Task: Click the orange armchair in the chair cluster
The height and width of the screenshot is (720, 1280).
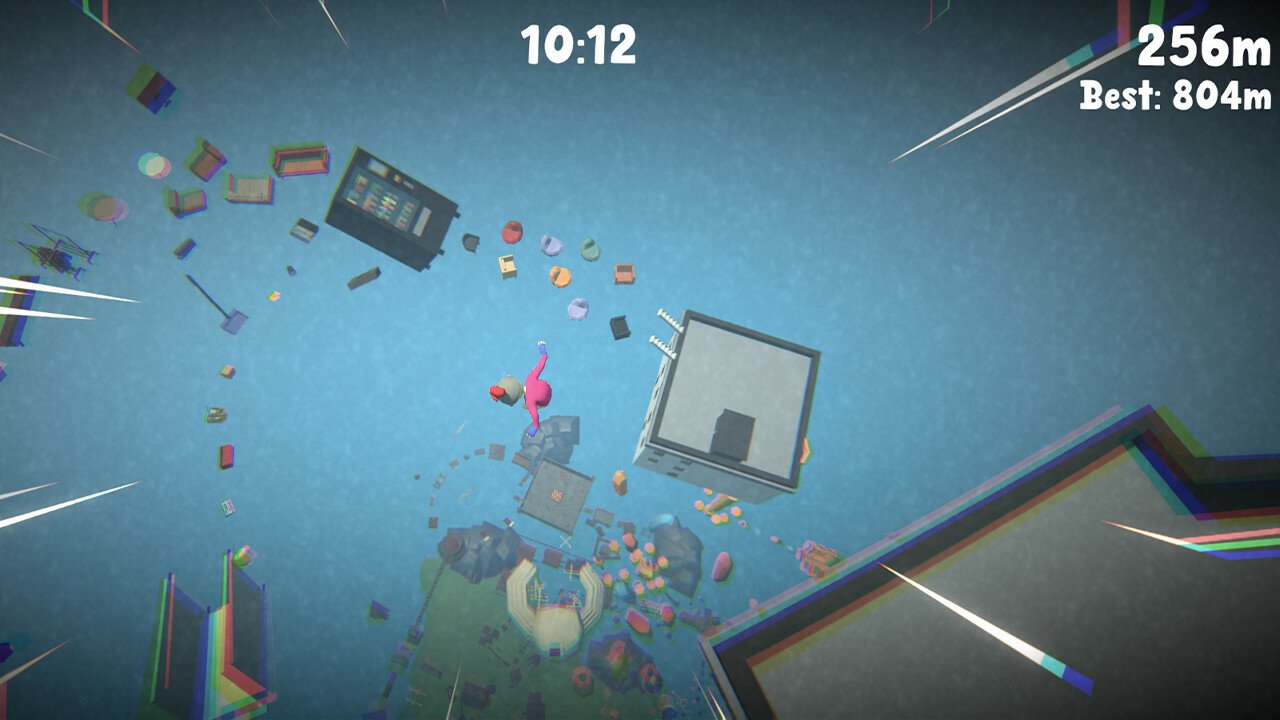Action: (560, 277)
